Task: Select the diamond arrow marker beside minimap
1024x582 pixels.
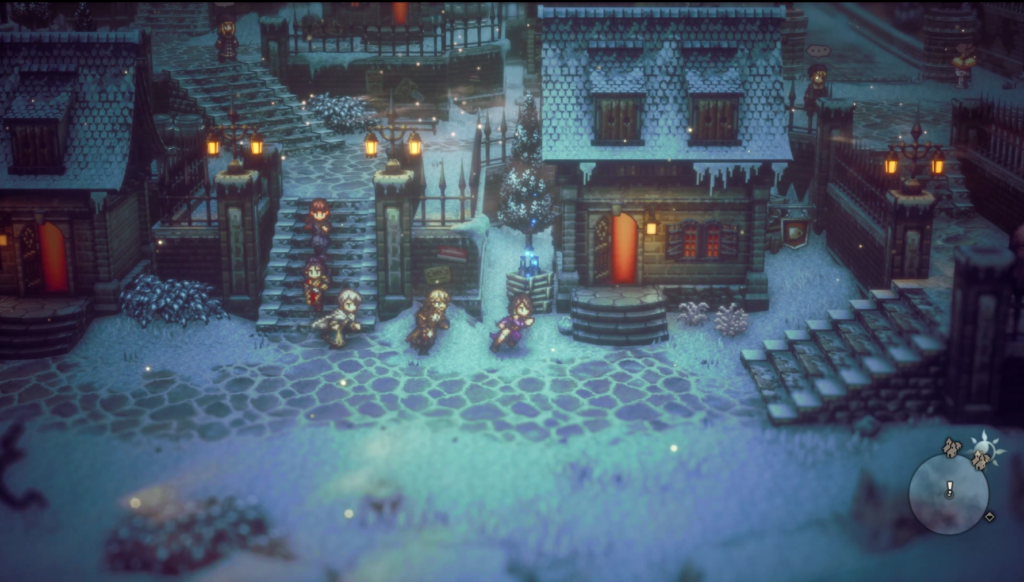Action: pos(990,517)
